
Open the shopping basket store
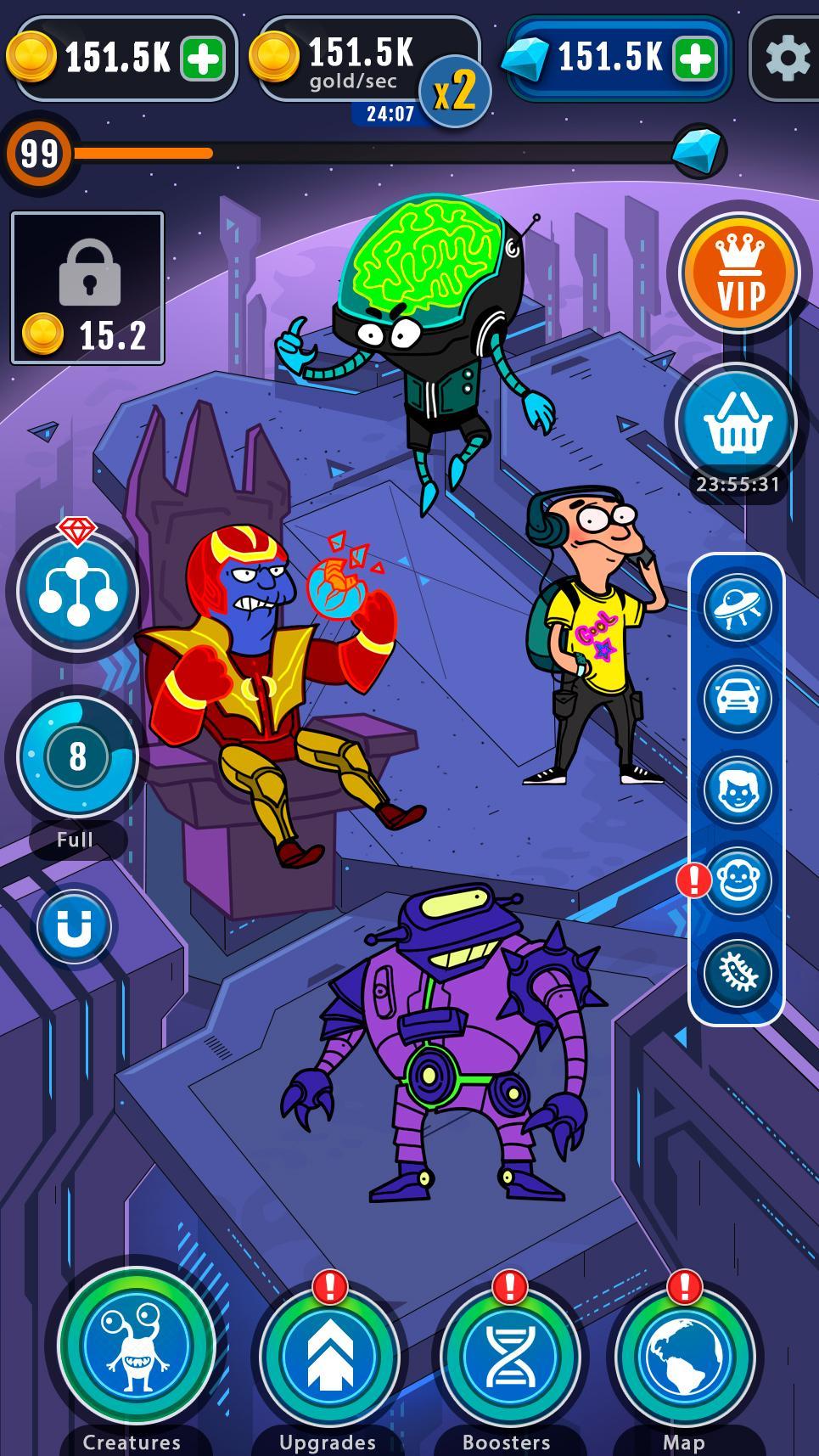click(737, 423)
